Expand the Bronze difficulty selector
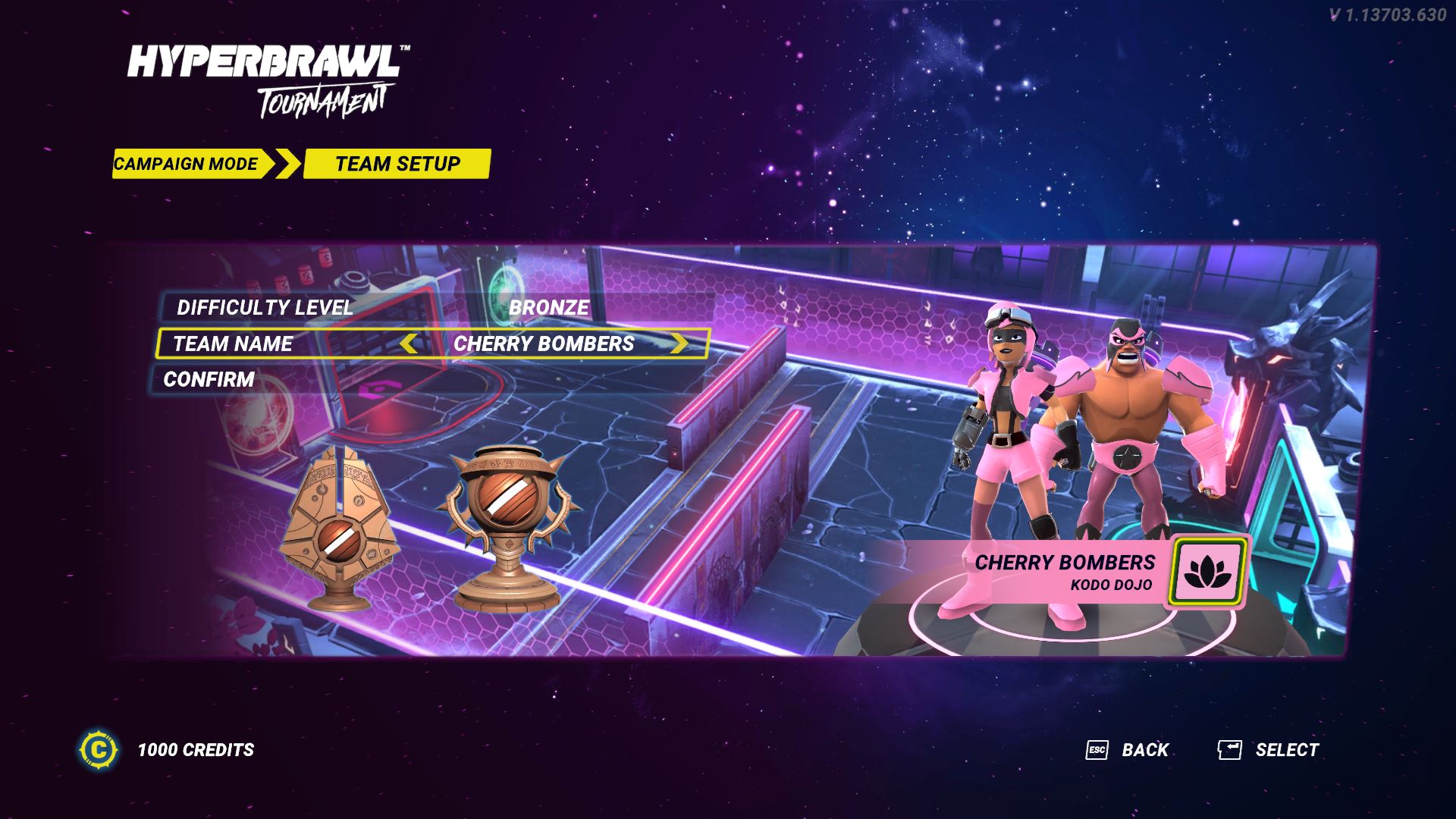 [x=549, y=308]
